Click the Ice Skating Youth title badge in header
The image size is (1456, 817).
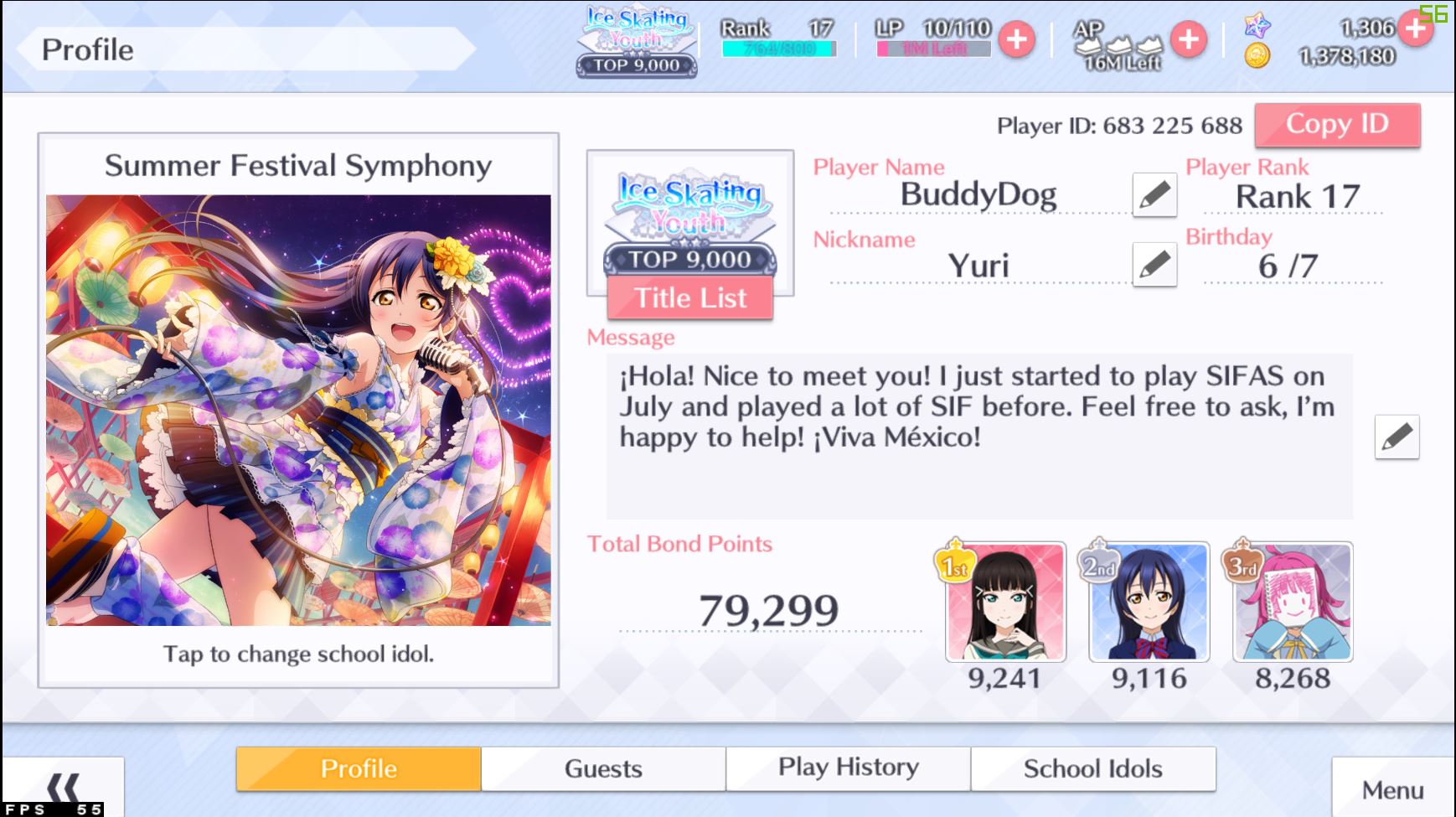(x=637, y=42)
